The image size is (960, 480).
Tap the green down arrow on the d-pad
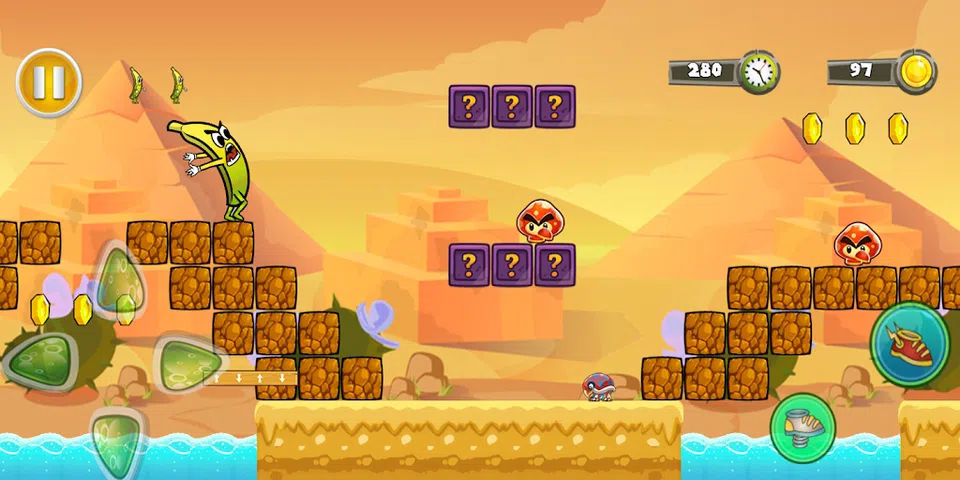(x=116, y=436)
